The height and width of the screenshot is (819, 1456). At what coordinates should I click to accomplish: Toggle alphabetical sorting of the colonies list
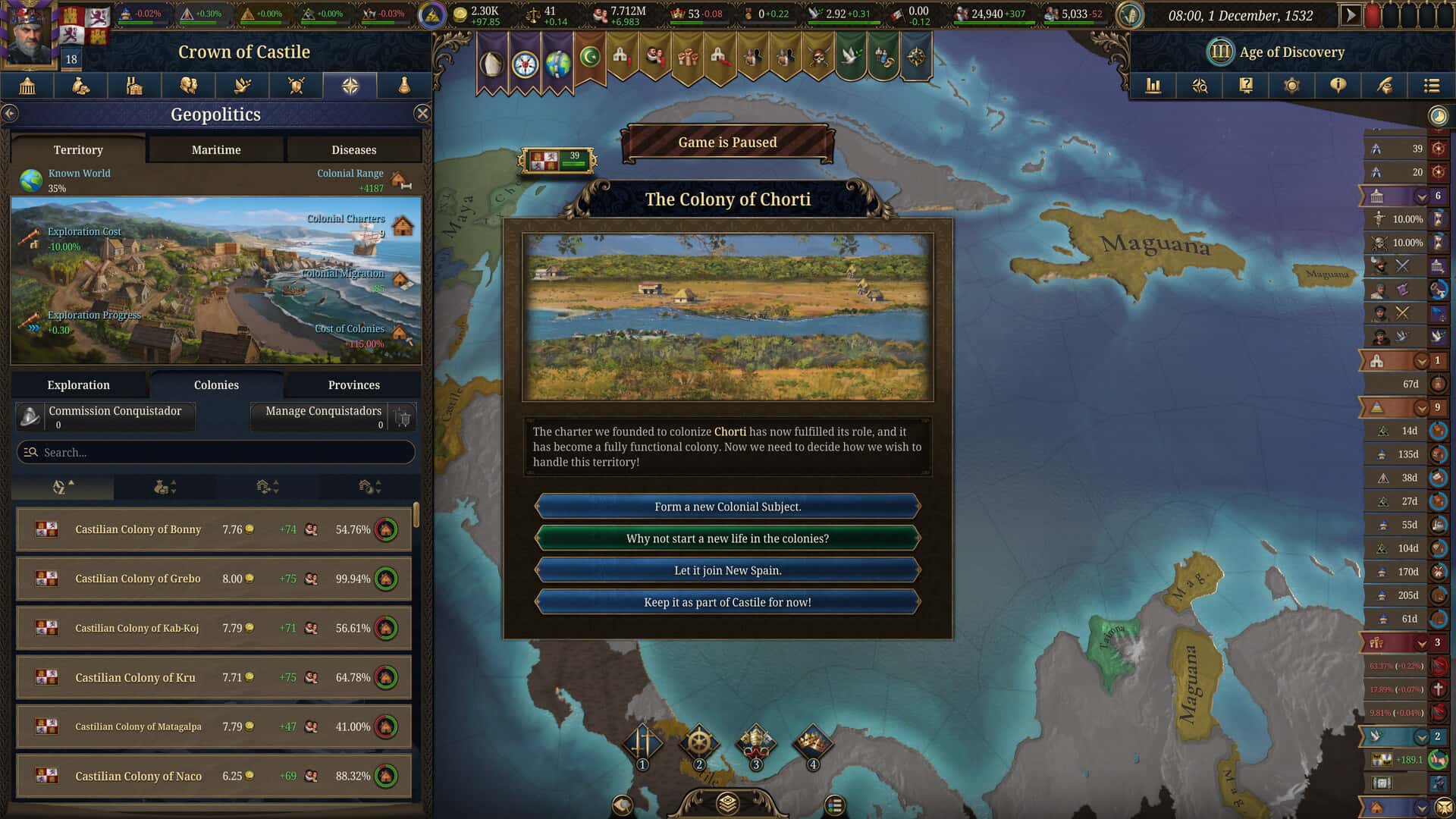62,486
